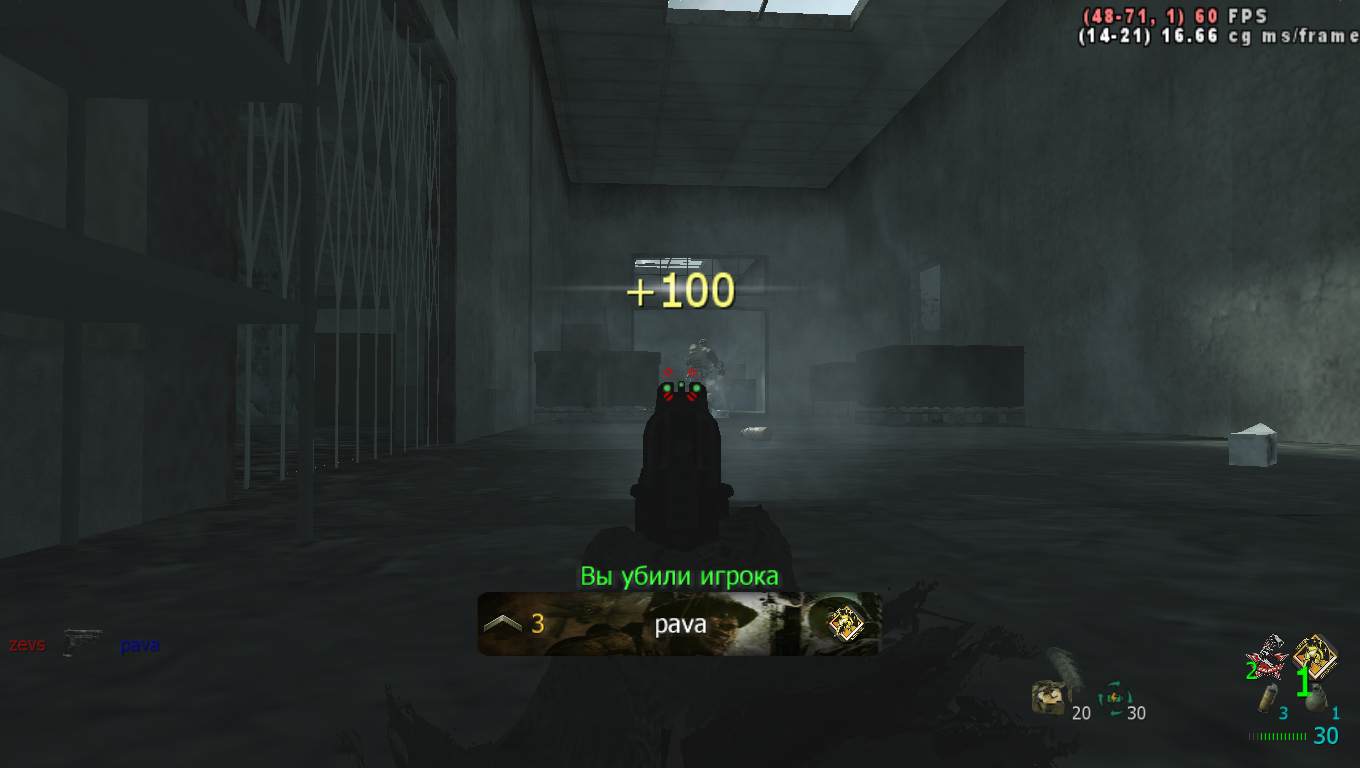Click pava's gold emblem on the nameplate

[845, 624]
